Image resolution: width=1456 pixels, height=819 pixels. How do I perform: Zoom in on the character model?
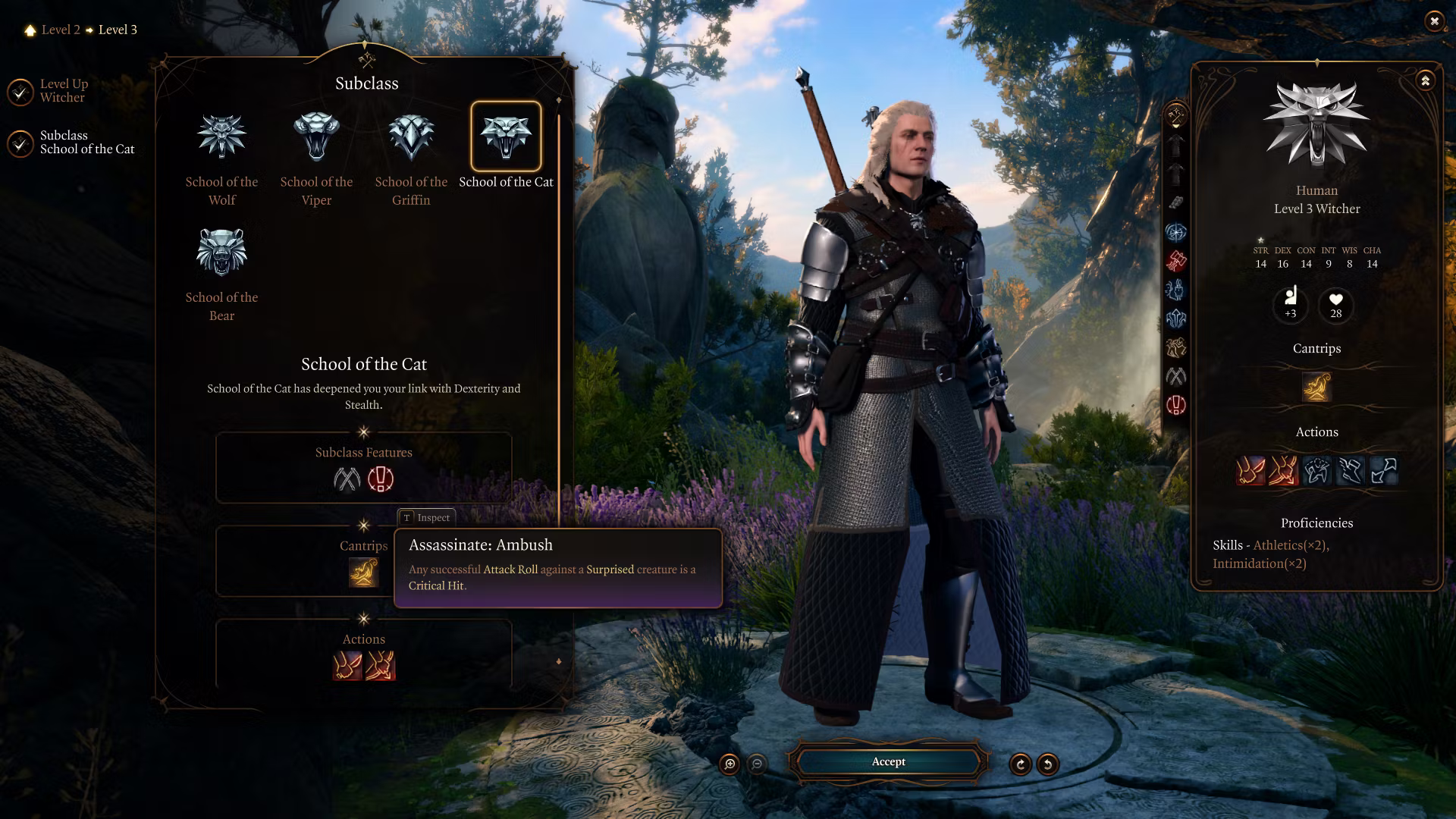[730, 764]
